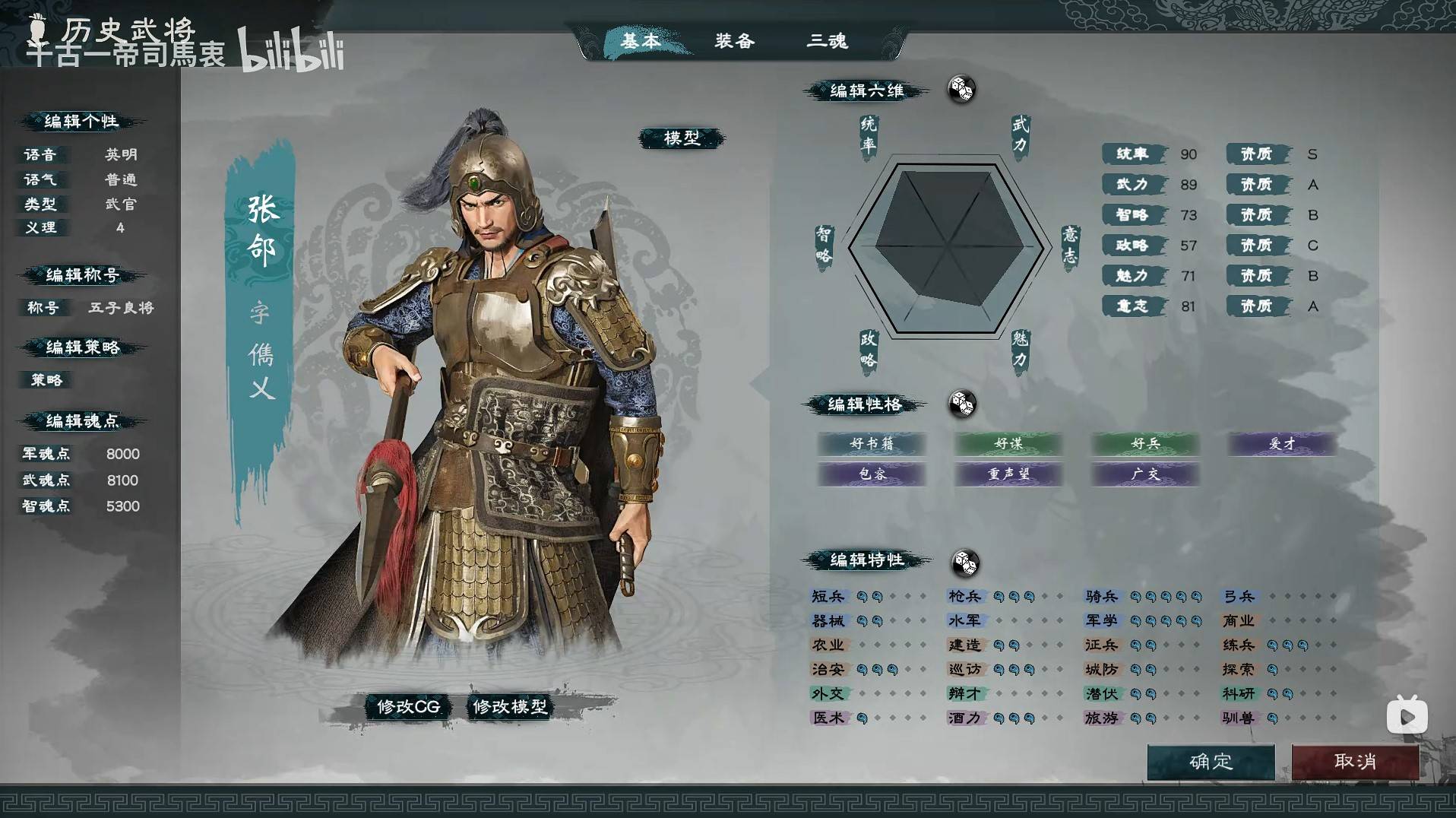Viewport: 1456px width, 818px height.
Task: Click the 修改CG button
Action: point(407,706)
